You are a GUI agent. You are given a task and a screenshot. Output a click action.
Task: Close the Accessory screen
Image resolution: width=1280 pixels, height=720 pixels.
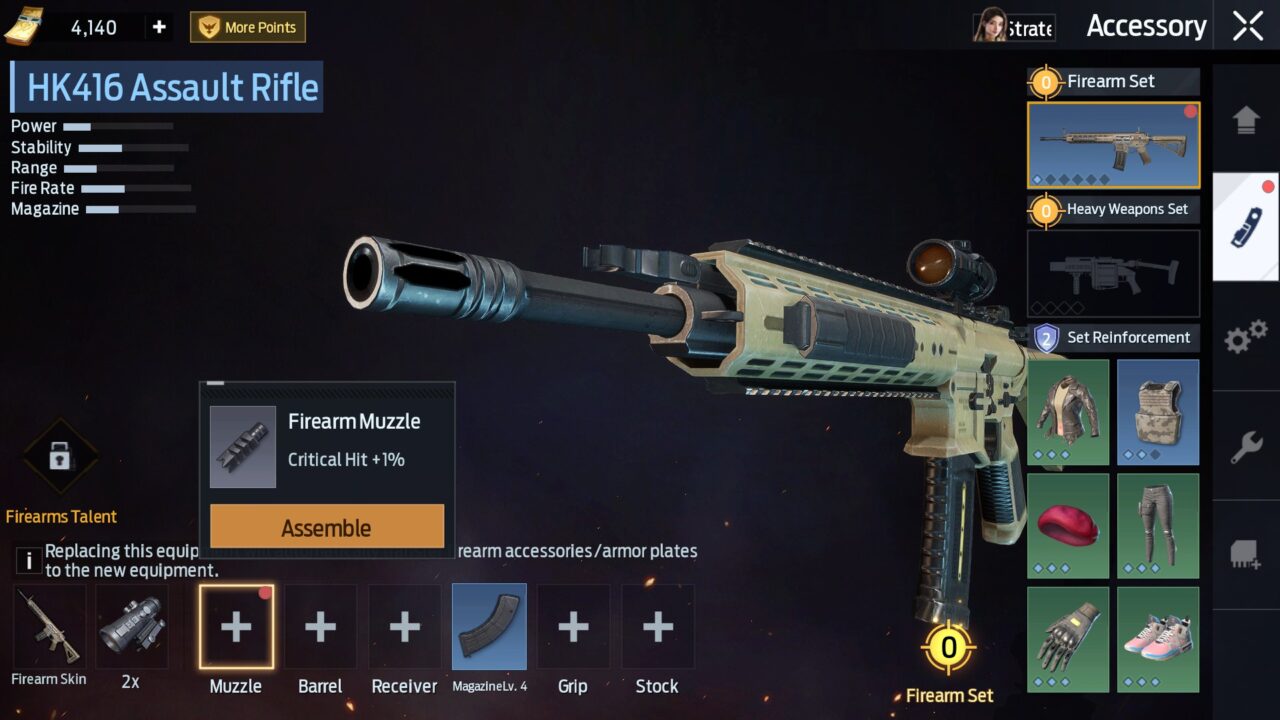[x=1247, y=26]
